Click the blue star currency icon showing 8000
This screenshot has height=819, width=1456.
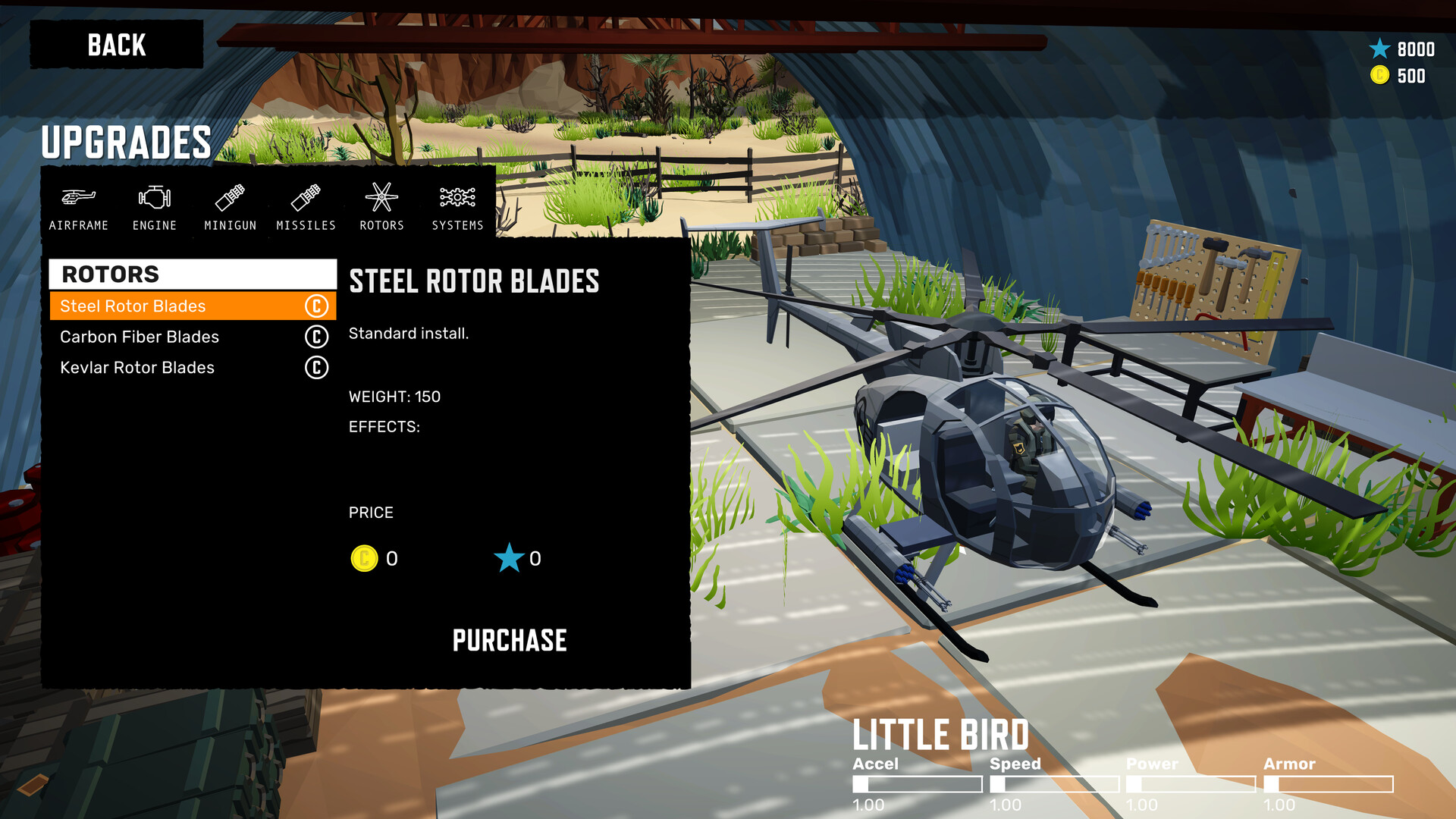pos(1379,49)
